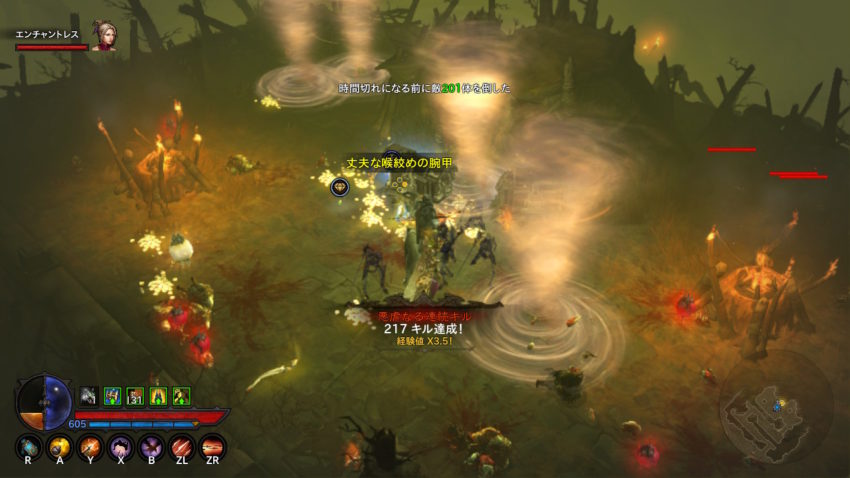Activate the red claw slash skill
This screenshot has width=850, height=478.
coord(182,447)
